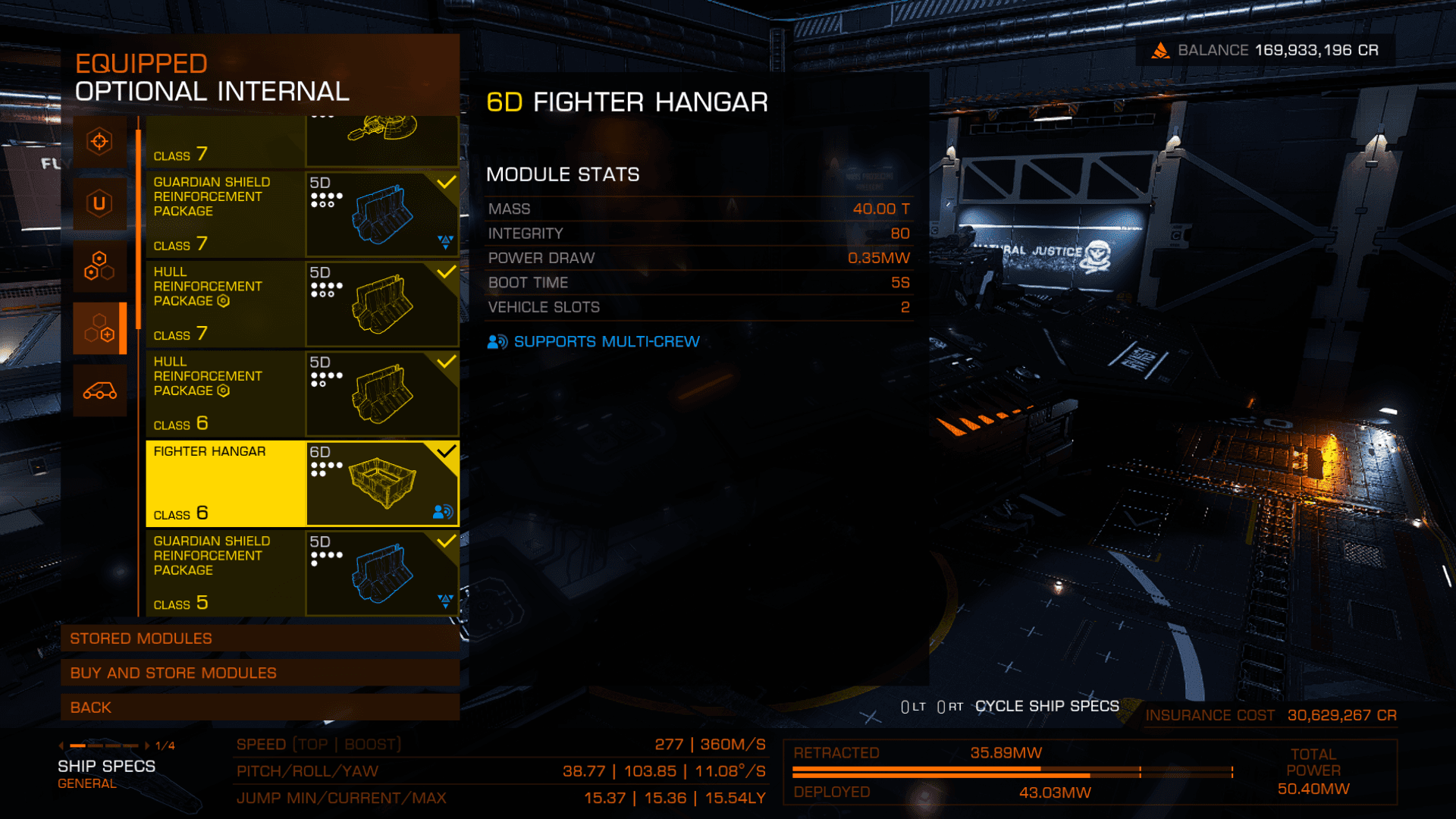Open the Optional Internal category tab
This screenshot has width=1456, height=819.
[x=99, y=328]
